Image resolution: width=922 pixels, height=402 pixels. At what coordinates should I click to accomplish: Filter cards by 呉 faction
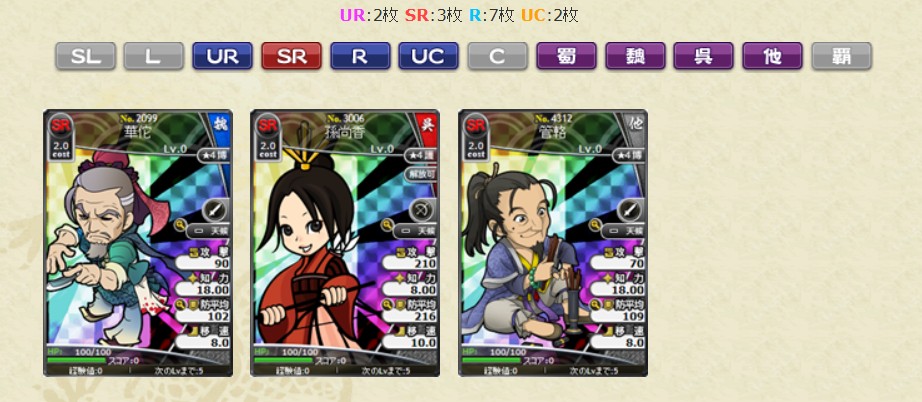point(703,56)
